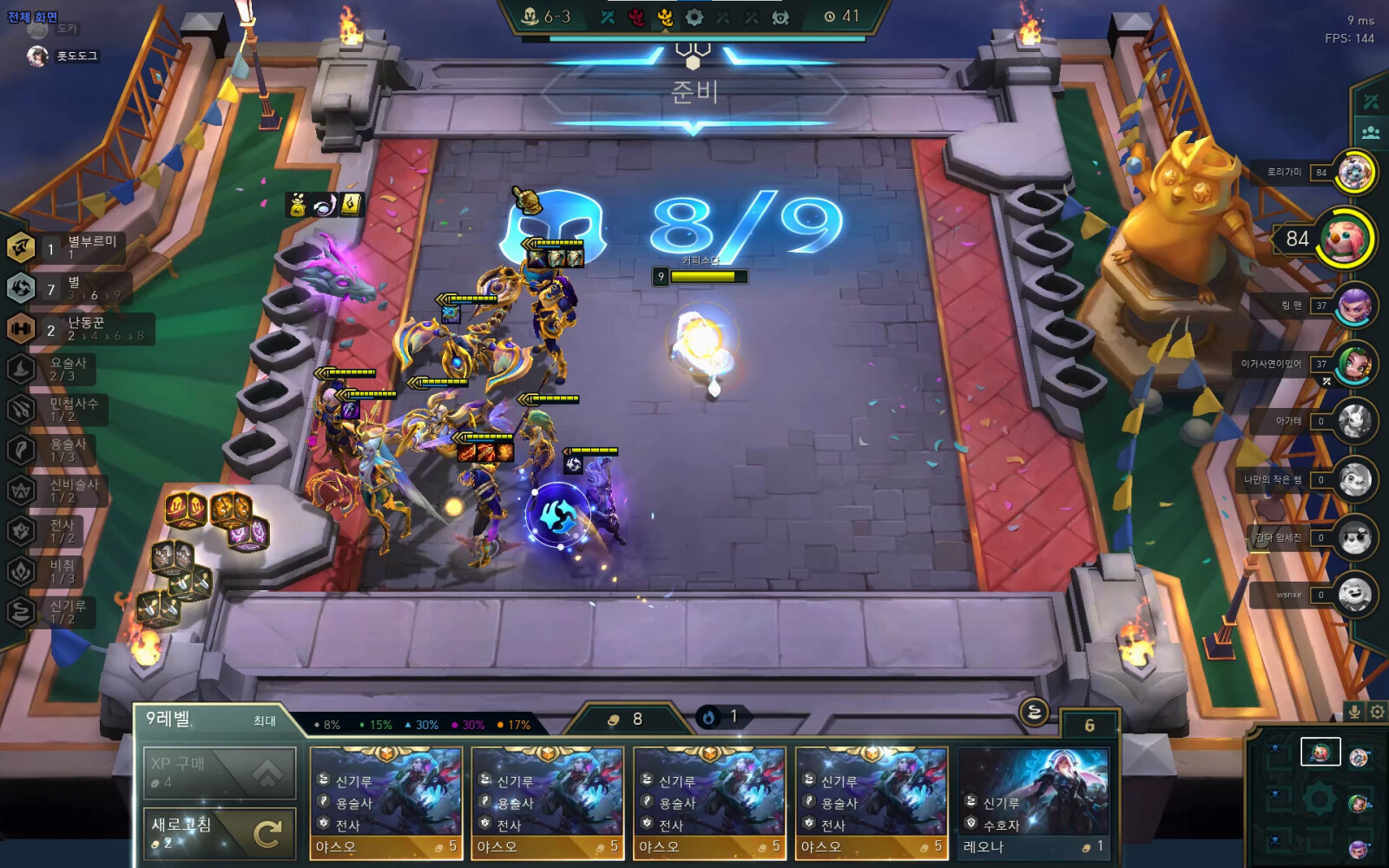This screenshot has width=1389, height=868.
Task: Buy the 레오나 champion card
Action: [x=1033, y=803]
